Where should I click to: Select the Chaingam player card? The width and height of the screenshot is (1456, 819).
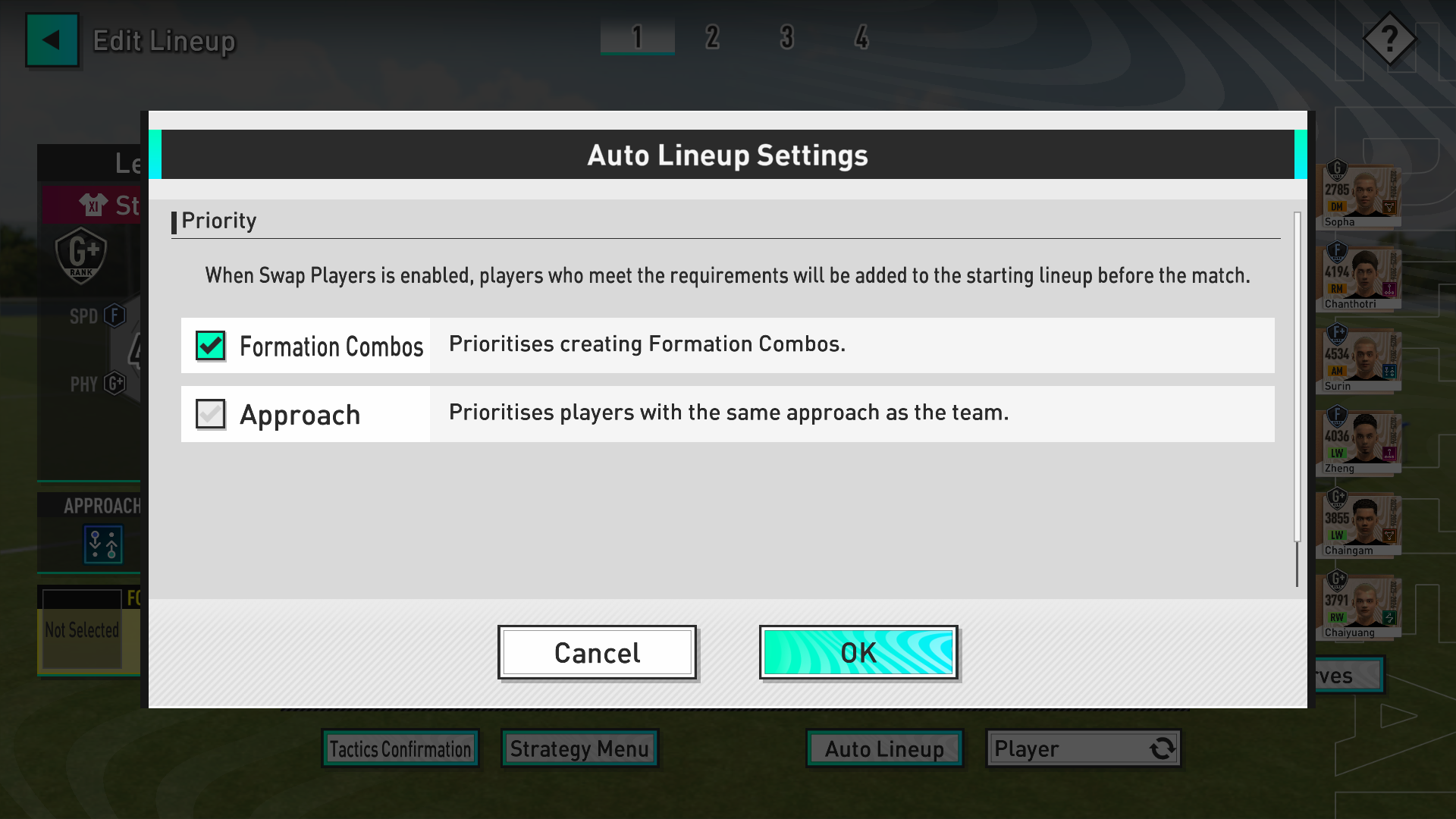click(x=1359, y=523)
